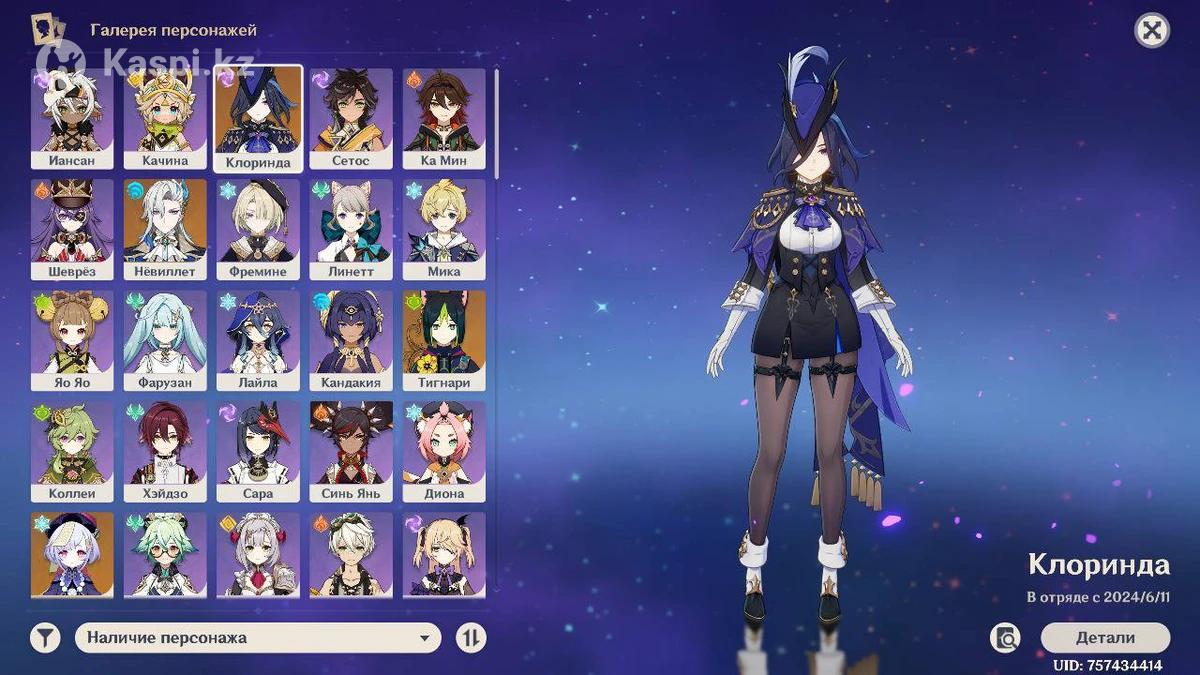Pick Яо Яо from the list
Viewport: 1200px width, 675px height.
tap(72, 340)
